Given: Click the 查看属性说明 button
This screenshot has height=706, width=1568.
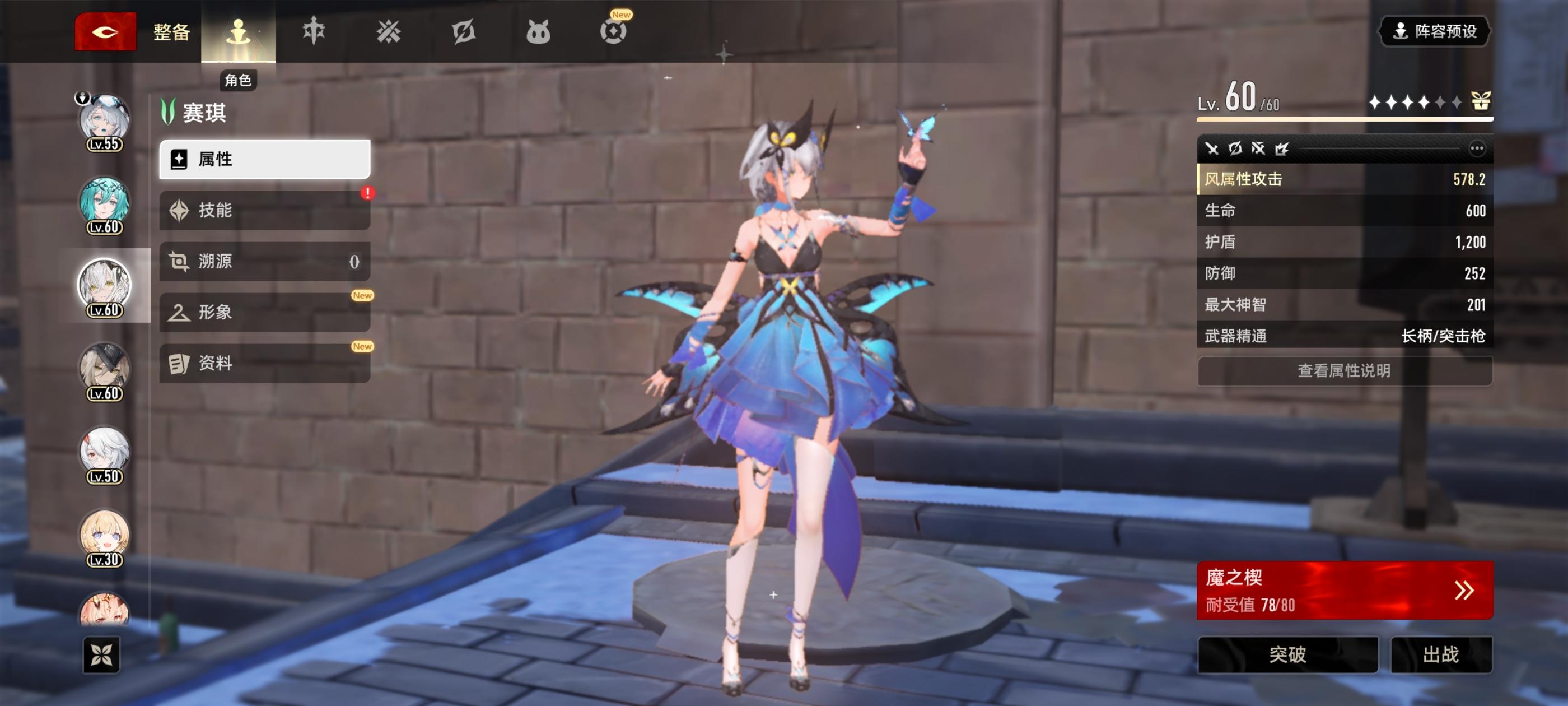Looking at the screenshot, I should coord(1343,371).
